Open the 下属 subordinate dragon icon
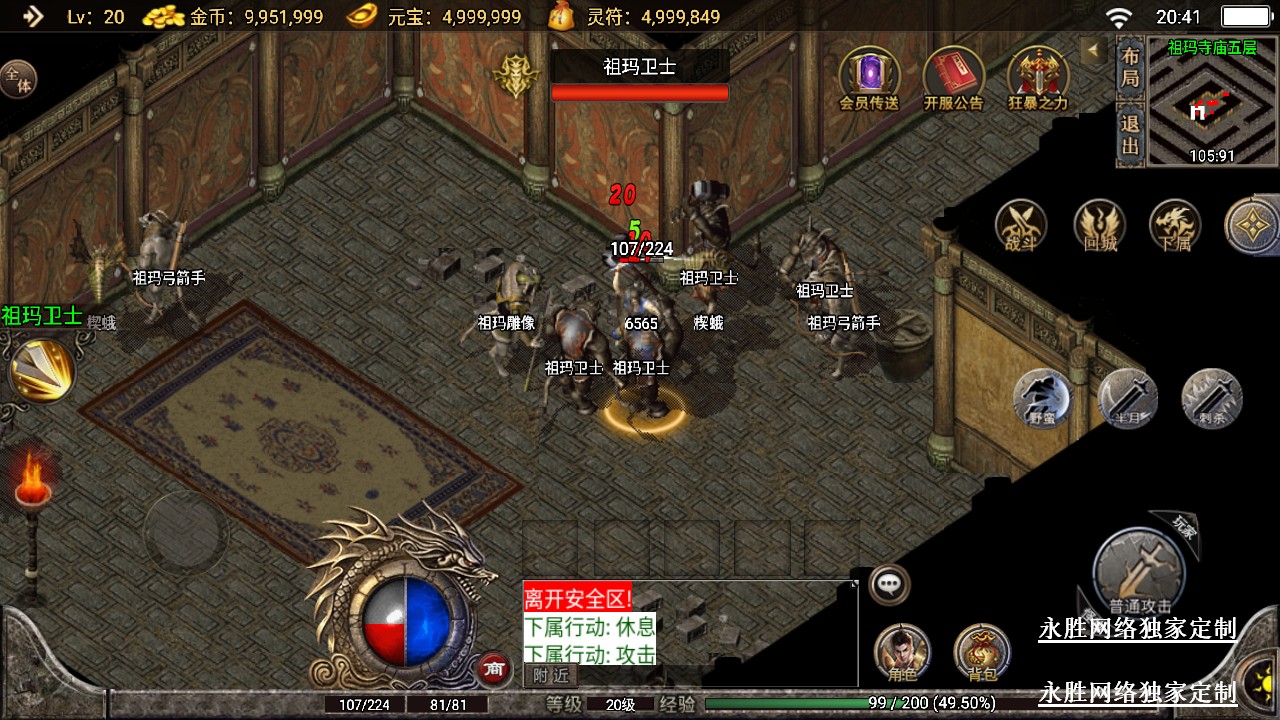The width and height of the screenshot is (1280, 720). (1175, 225)
